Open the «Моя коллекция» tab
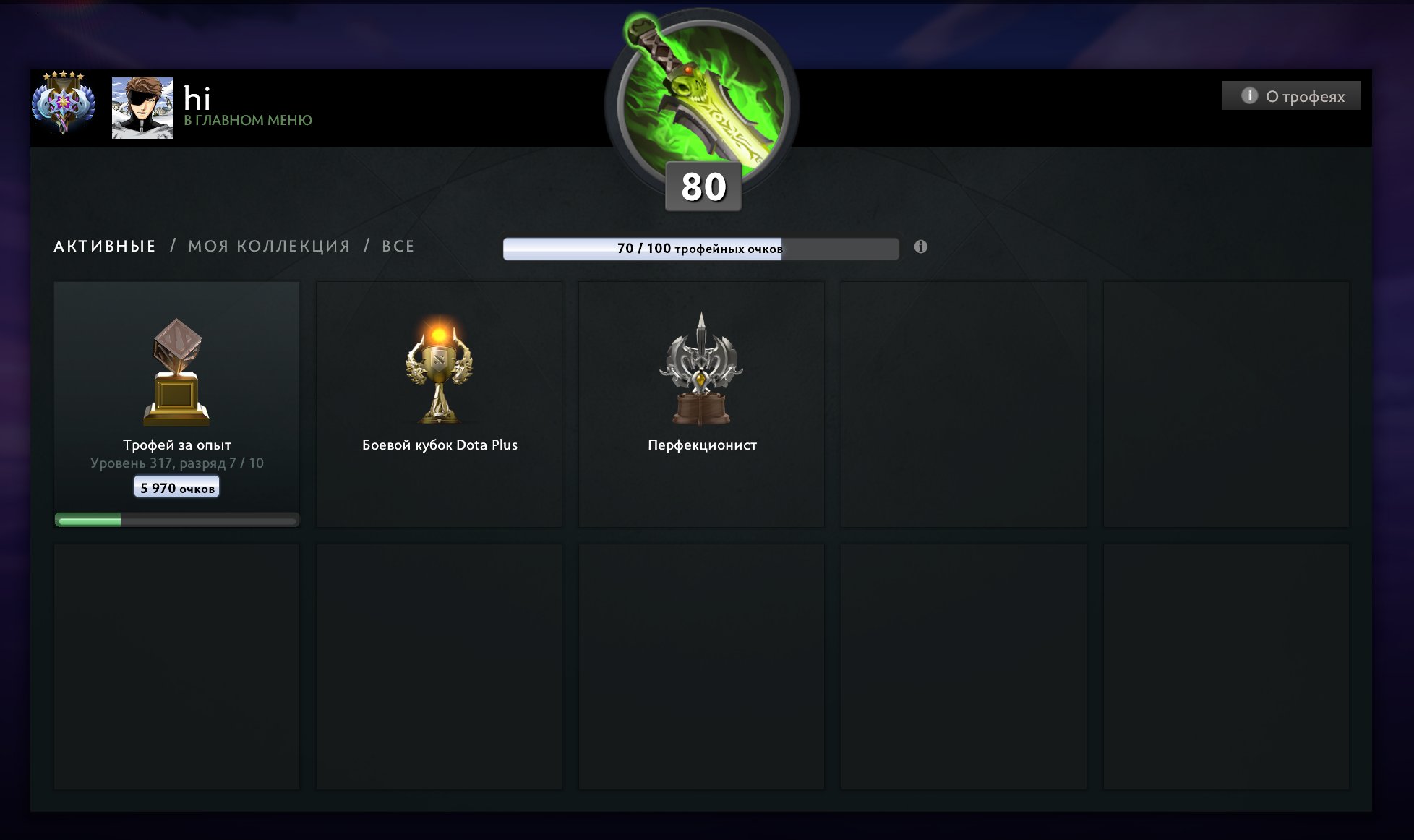Screen dimensions: 1414x840 tap(269, 247)
